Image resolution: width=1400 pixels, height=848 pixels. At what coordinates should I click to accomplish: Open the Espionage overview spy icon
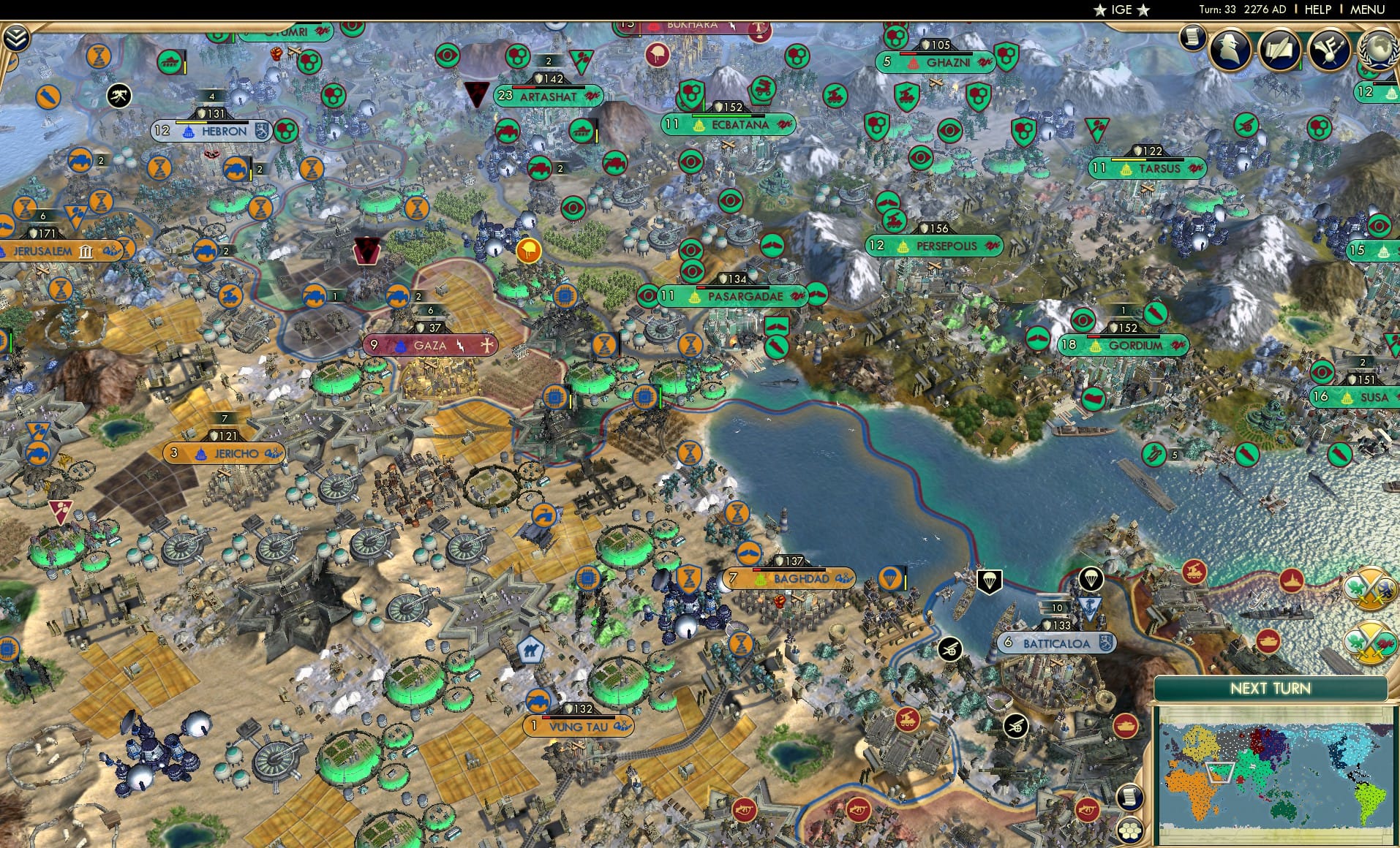[1230, 50]
